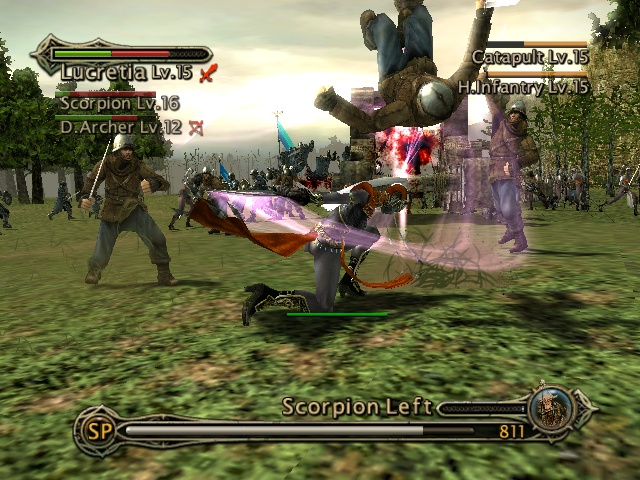Choose the Scorpion Lv.16 support unit
Viewport: 640px width, 480px height.
point(118,102)
